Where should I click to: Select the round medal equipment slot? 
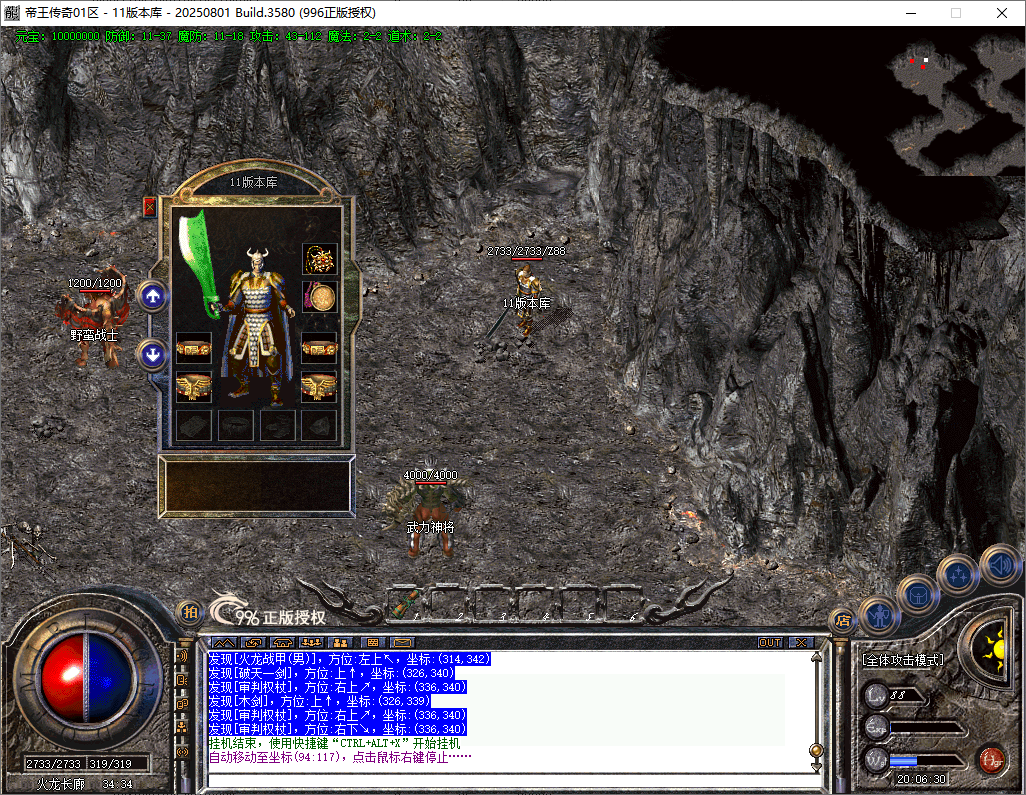tap(320, 297)
